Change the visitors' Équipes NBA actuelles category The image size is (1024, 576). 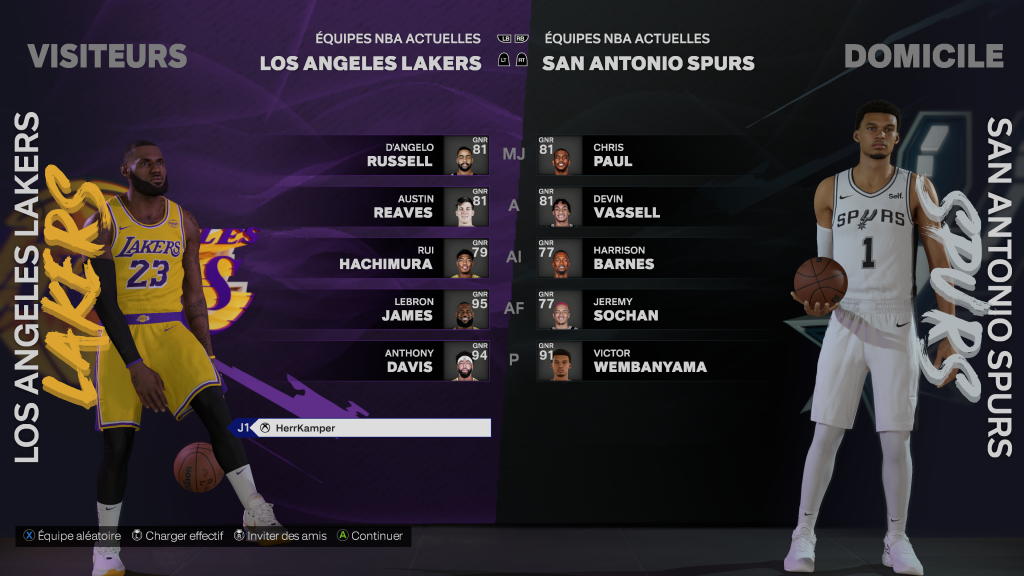click(398, 39)
